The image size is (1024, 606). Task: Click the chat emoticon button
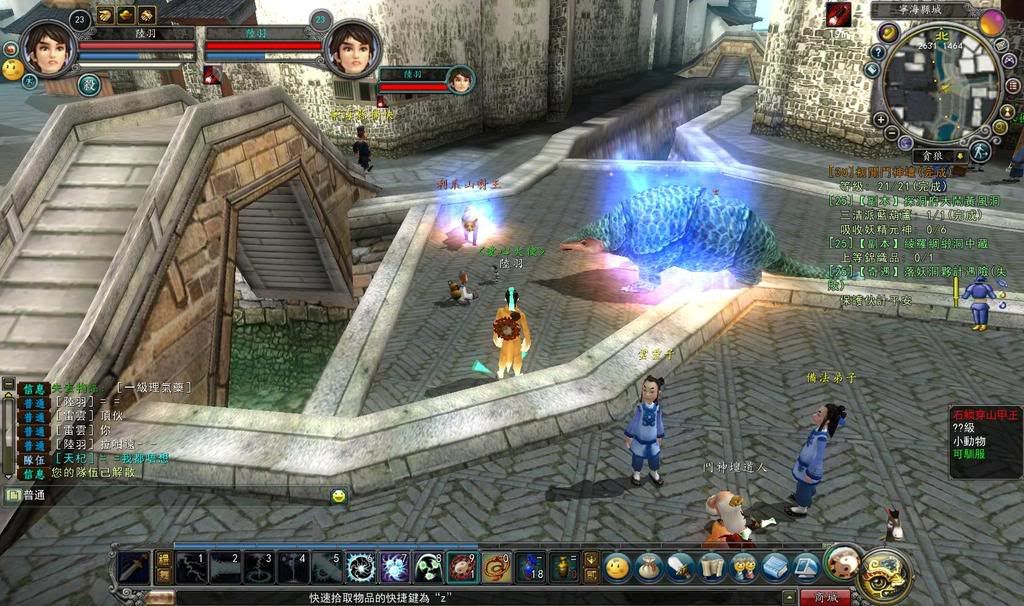click(339, 496)
